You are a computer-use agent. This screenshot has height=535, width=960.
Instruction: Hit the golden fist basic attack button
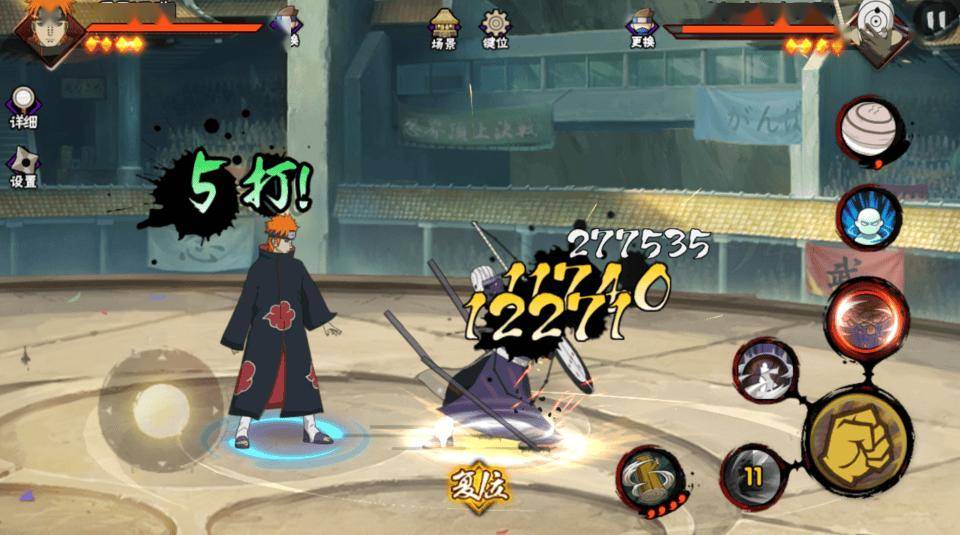[x=856, y=442]
